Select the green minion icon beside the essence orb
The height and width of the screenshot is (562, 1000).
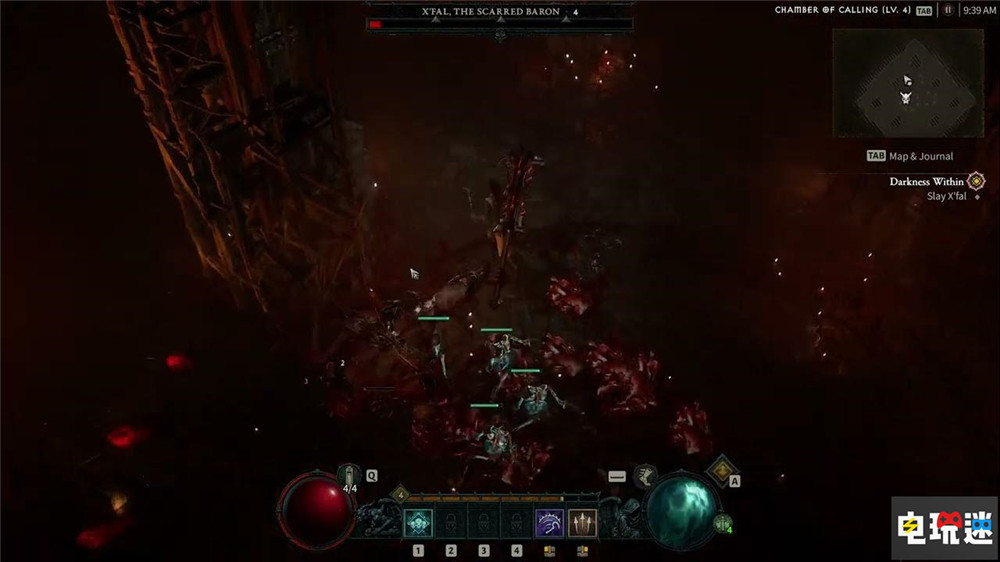722,523
